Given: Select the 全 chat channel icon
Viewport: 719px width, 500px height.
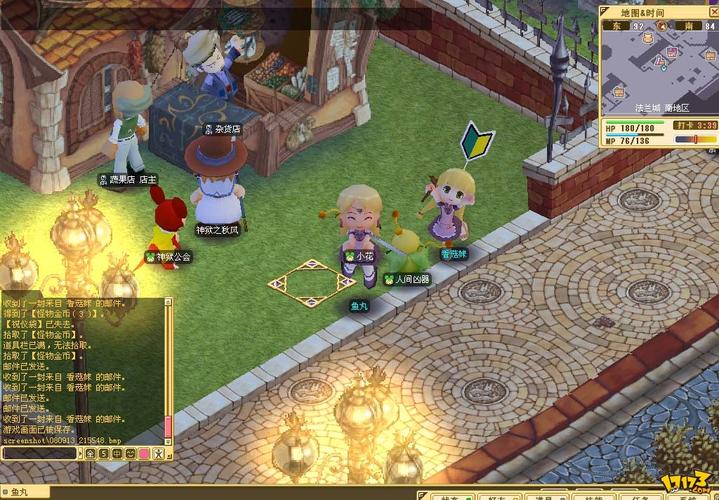Looking at the screenshot, I should pos(90,454).
